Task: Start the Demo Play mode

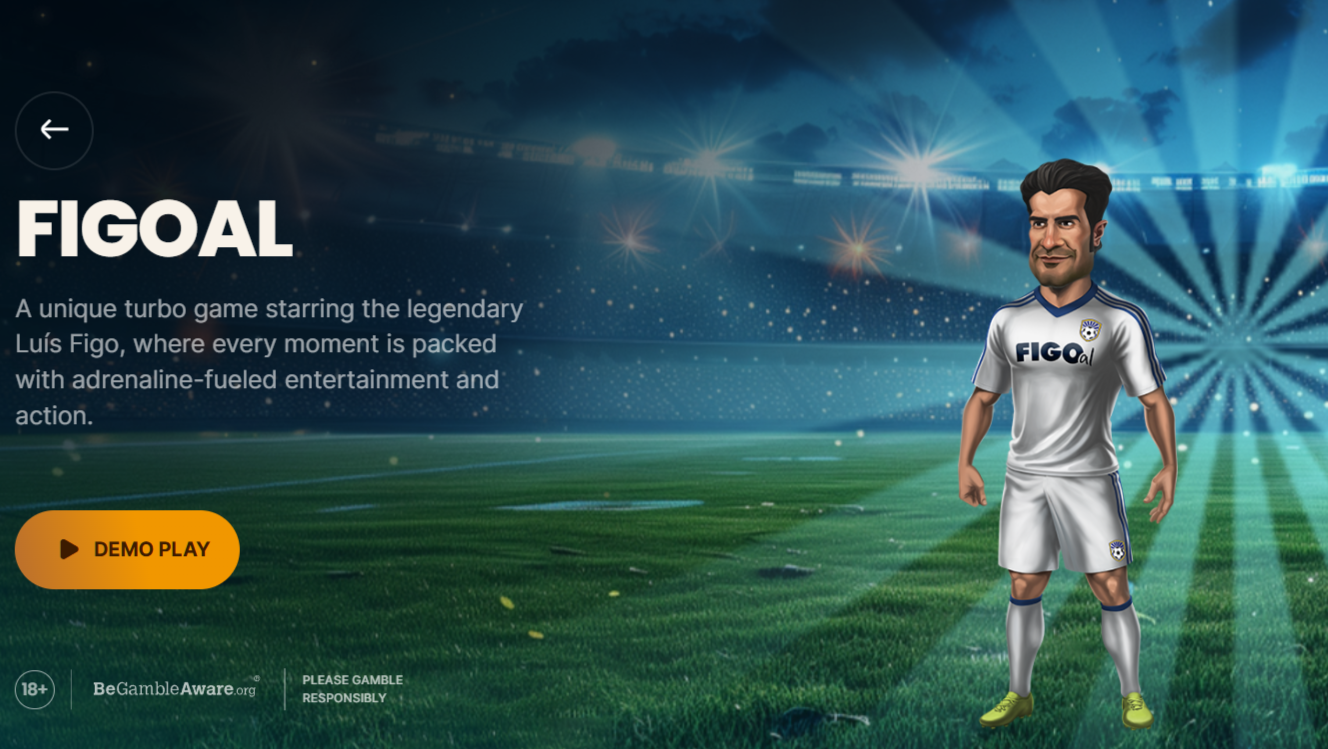Action: 127,549
